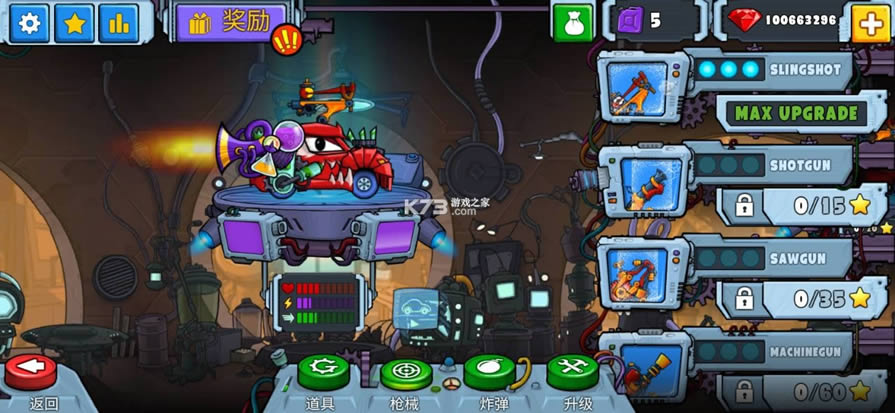
Task: Open the 奖励 rewards button
Action: (x=223, y=21)
